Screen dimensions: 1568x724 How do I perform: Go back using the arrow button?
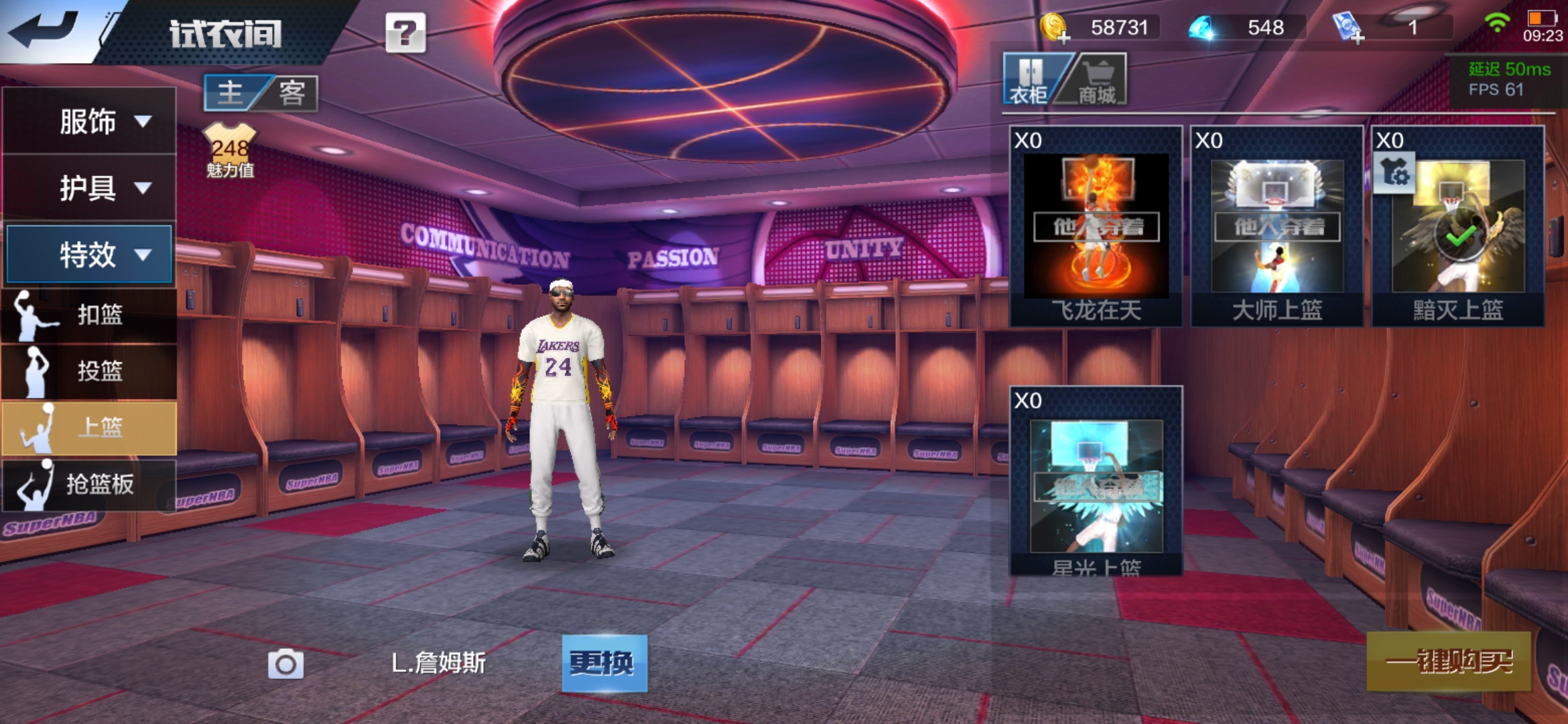pos(44,30)
